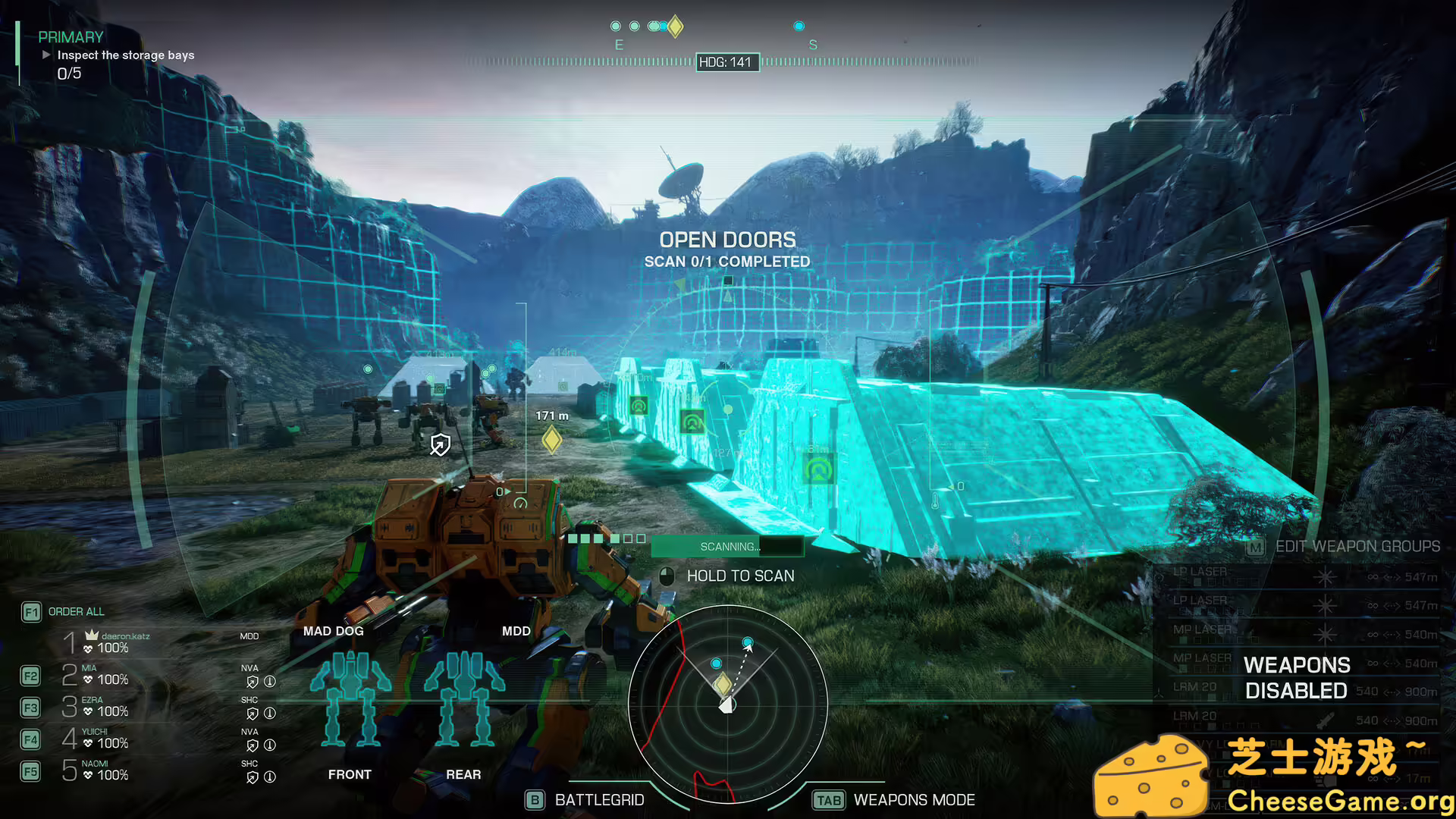Toggle the FRONT armor diagram view
The image size is (1456, 819).
point(350,774)
